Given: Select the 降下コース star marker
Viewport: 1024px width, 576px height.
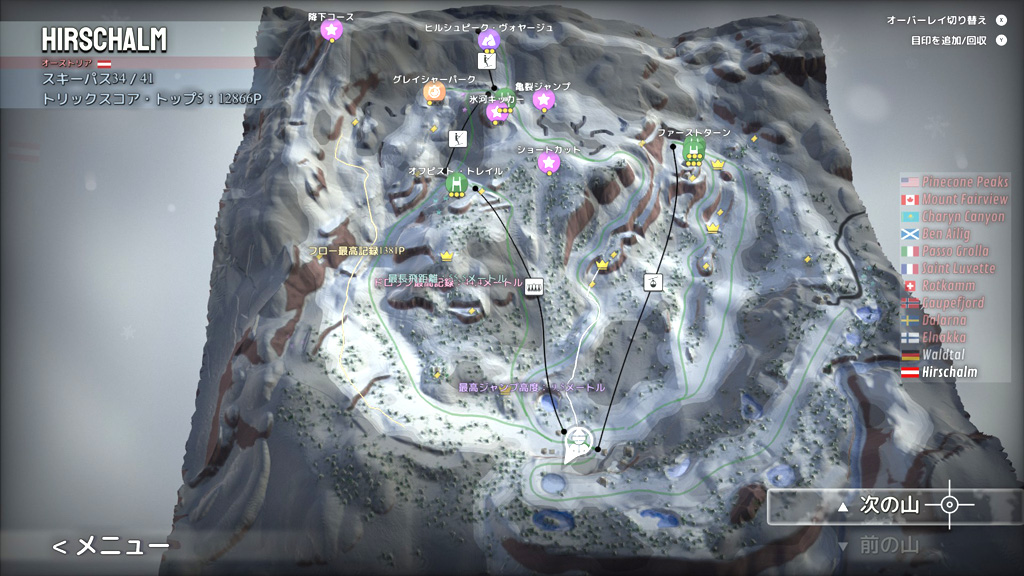Looking at the screenshot, I should [x=331, y=30].
